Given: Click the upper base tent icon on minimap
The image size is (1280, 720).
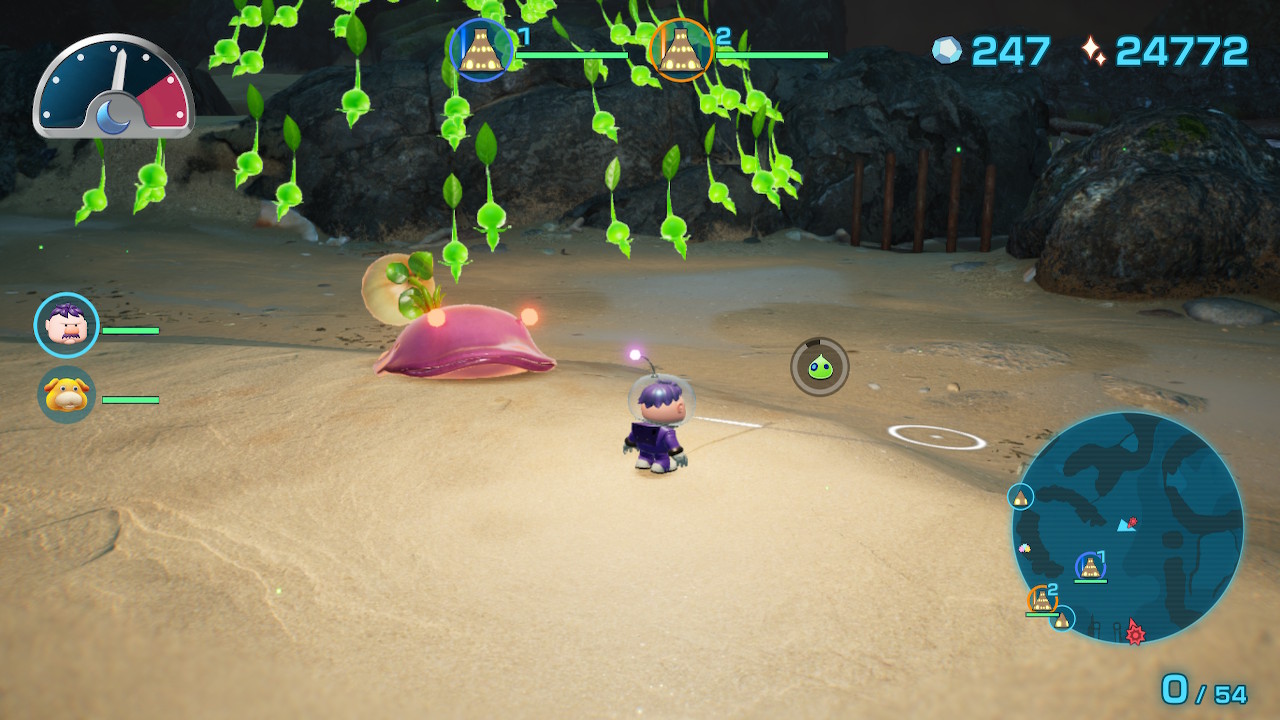Looking at the screenshot, I should click(x=1020, y=498).
